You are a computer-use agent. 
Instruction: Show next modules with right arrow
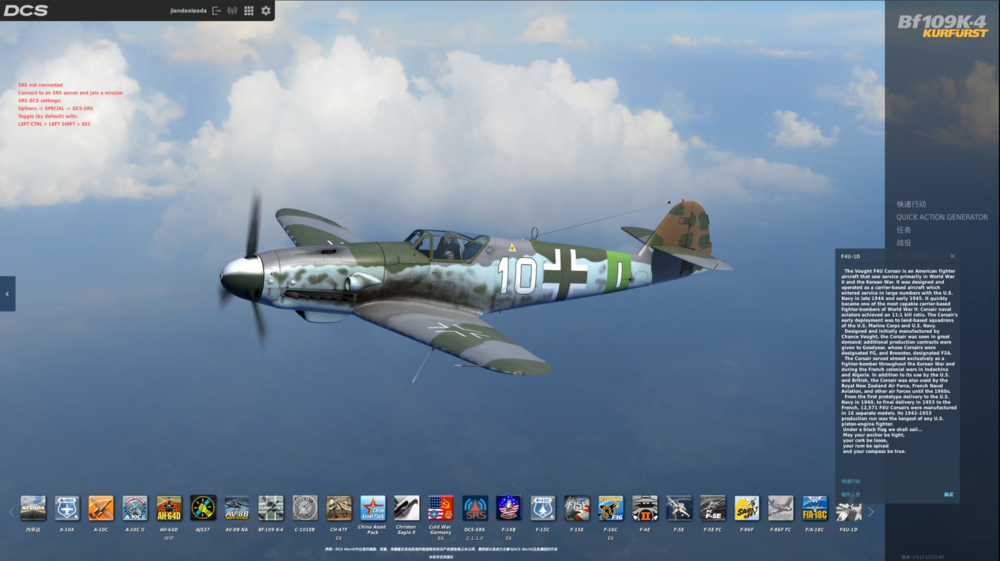pos(870,512)
